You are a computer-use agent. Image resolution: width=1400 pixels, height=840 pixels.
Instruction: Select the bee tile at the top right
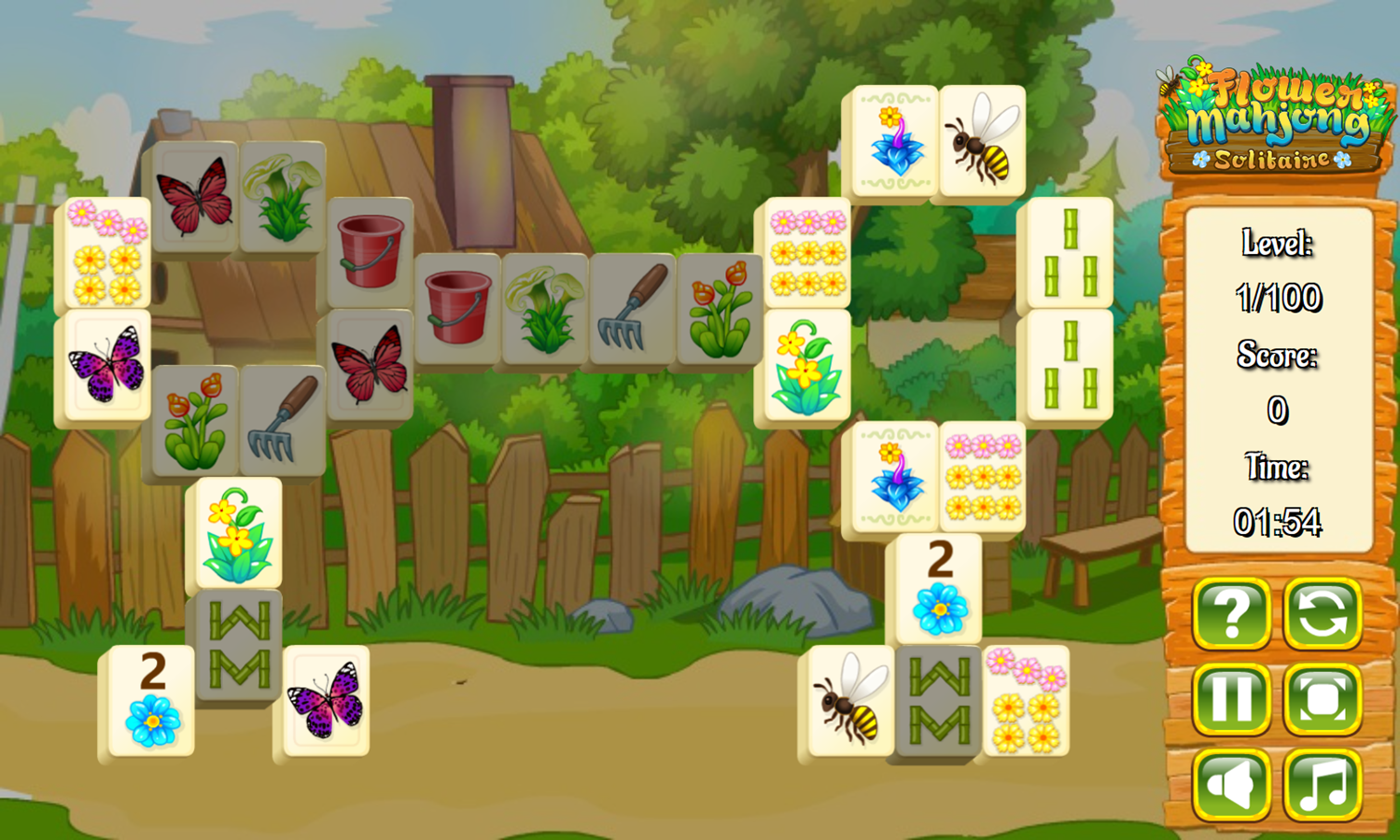(981, 142)
